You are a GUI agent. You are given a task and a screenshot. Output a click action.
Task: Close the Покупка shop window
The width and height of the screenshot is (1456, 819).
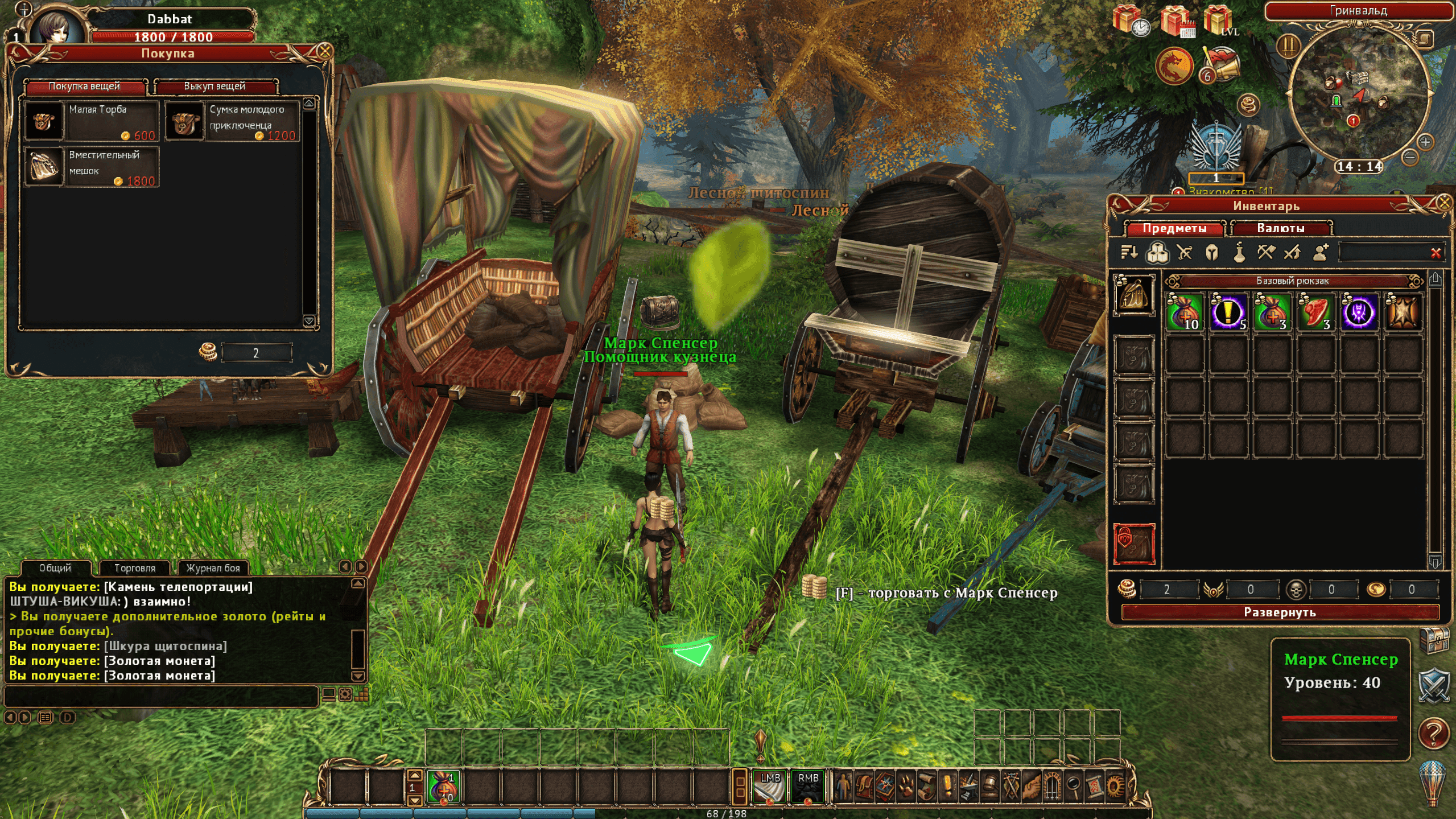(325, 51)
